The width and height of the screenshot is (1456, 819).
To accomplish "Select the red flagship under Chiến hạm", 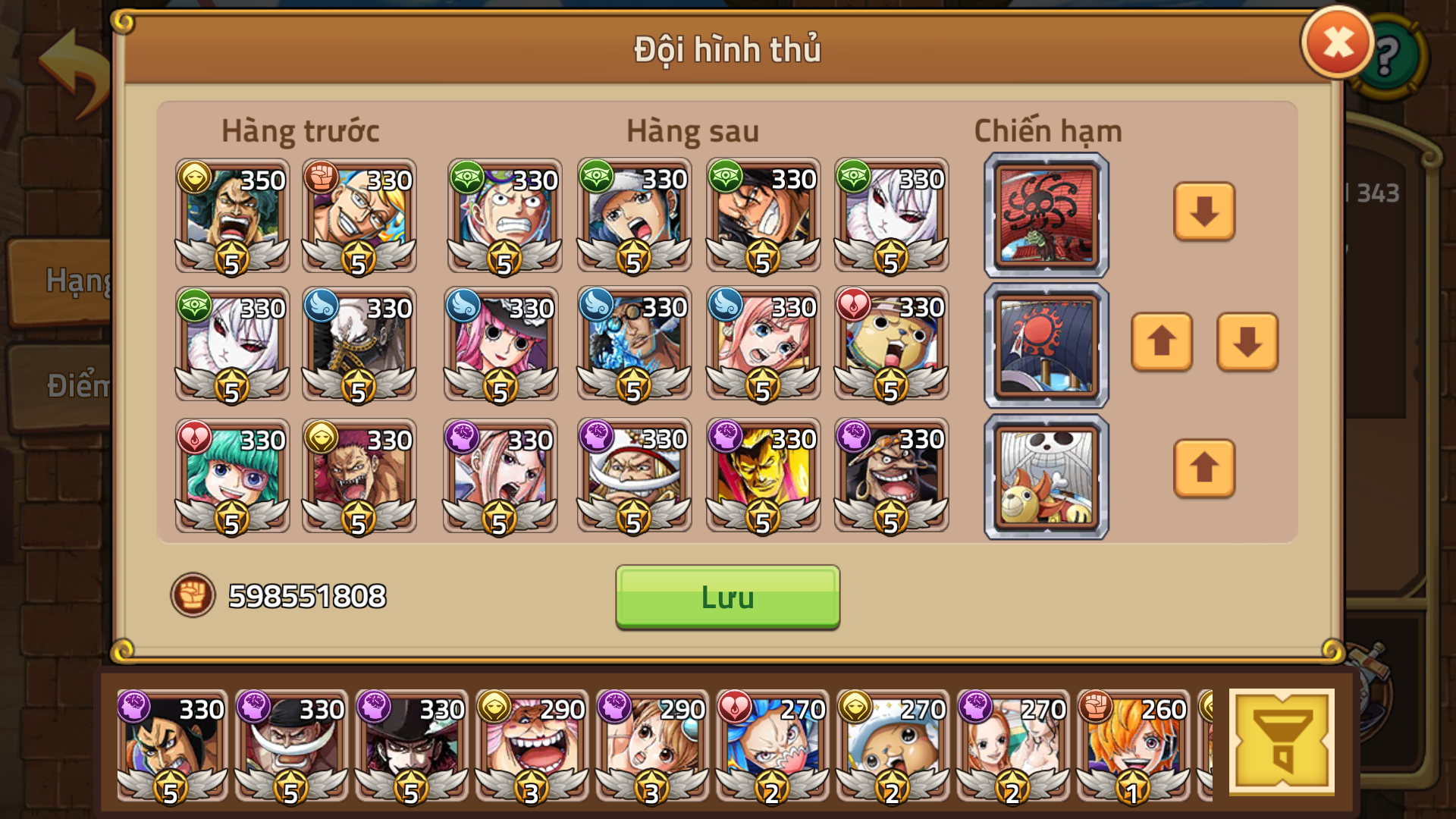I will point(1045,215).
